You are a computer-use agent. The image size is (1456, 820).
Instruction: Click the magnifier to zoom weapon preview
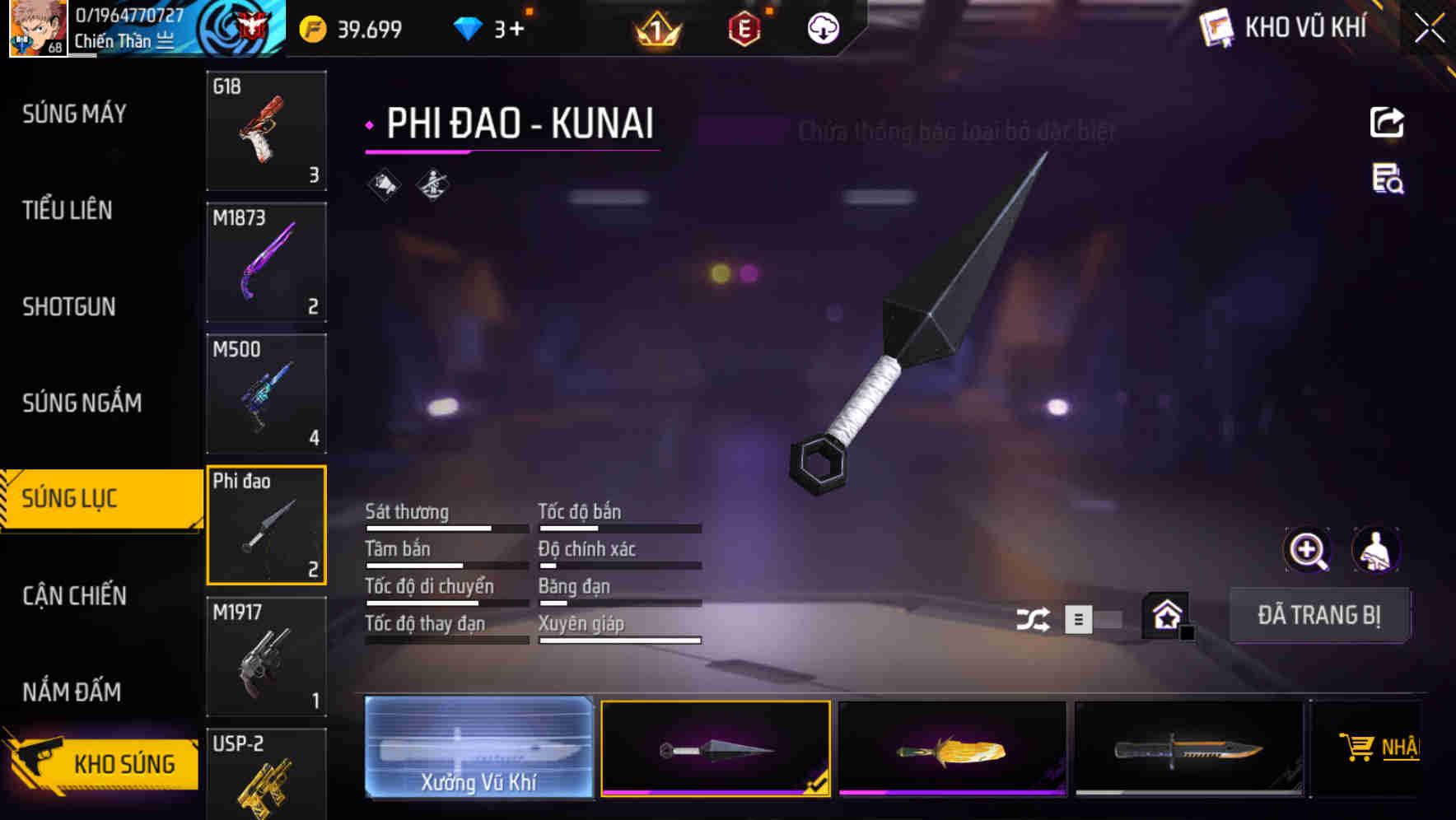click(x=1307, y=550)
